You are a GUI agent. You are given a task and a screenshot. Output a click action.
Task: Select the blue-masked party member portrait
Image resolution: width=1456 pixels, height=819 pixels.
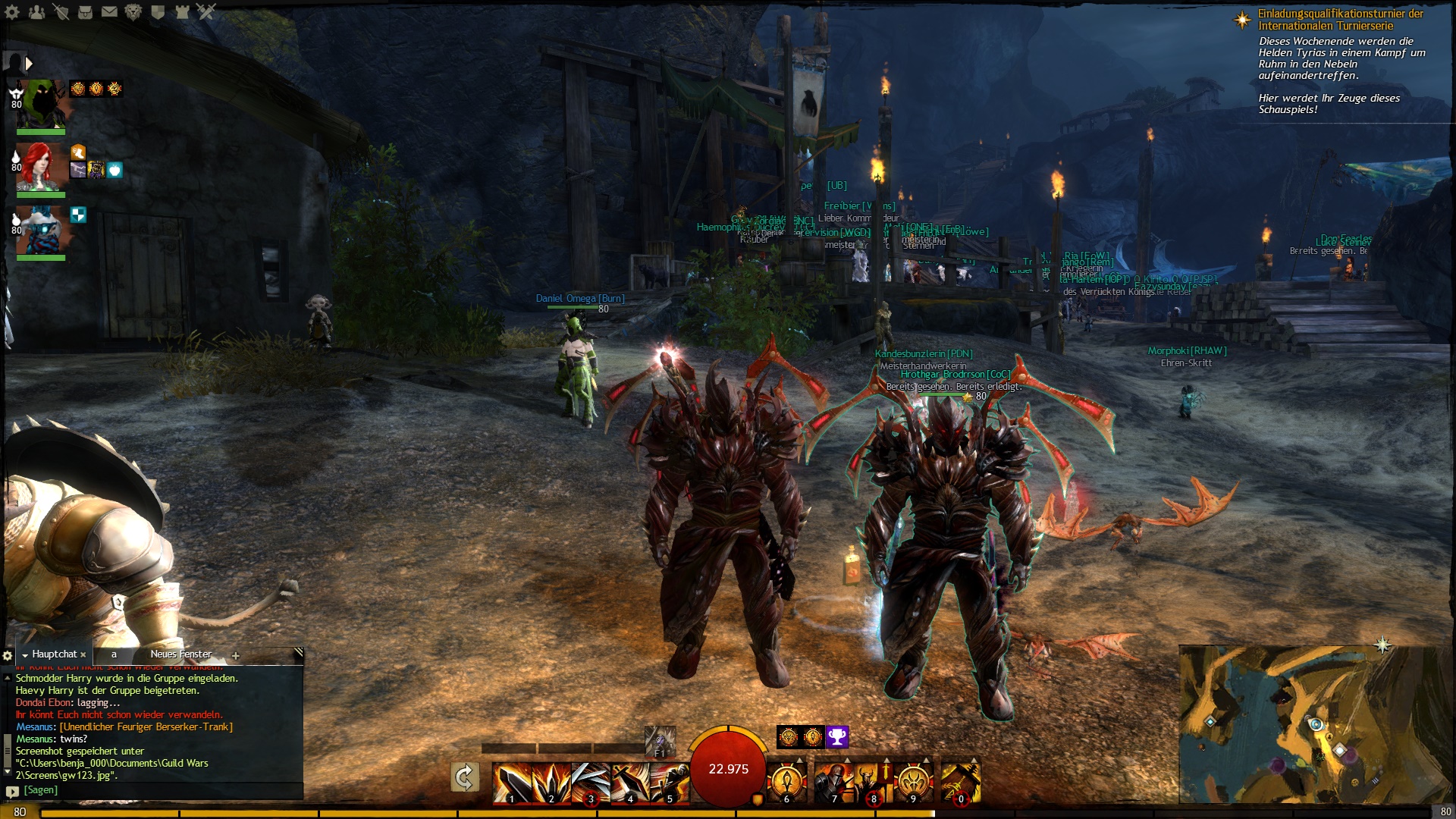[x=42, y=231]
